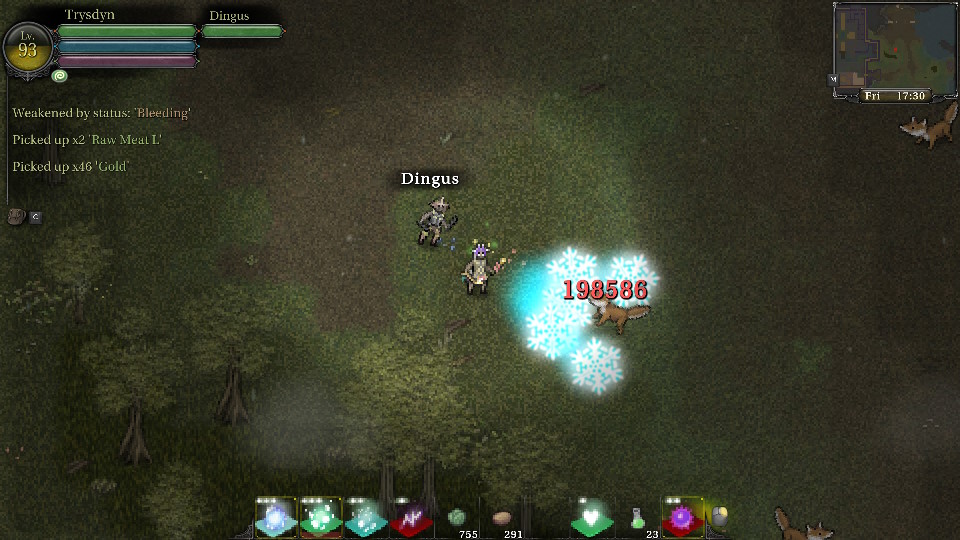Image resolution: width=960 pixels, height=540 pixels.
Task: Cast the purple spiked orb skill
Action: [x=682, y=518]
